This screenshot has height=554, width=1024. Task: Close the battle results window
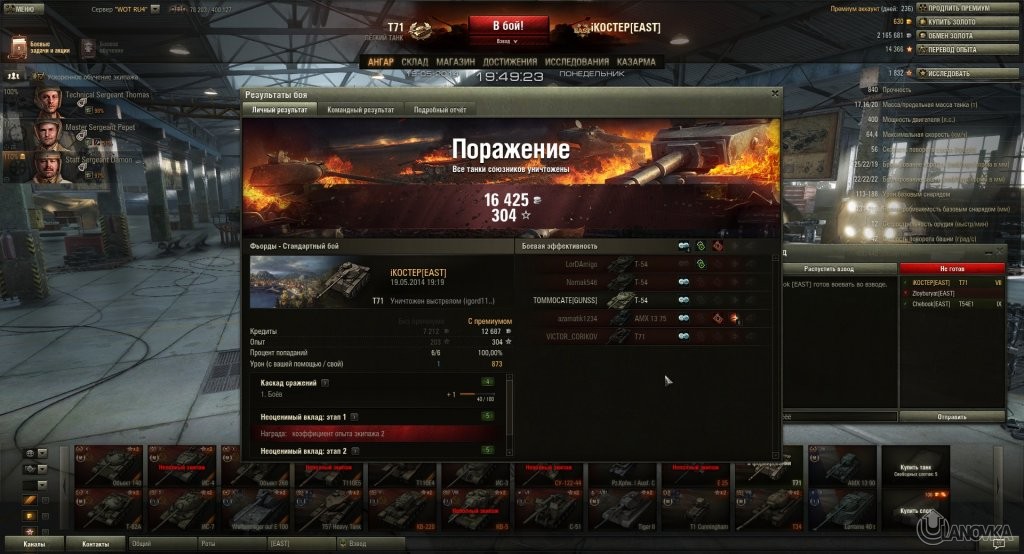[774, 93]
